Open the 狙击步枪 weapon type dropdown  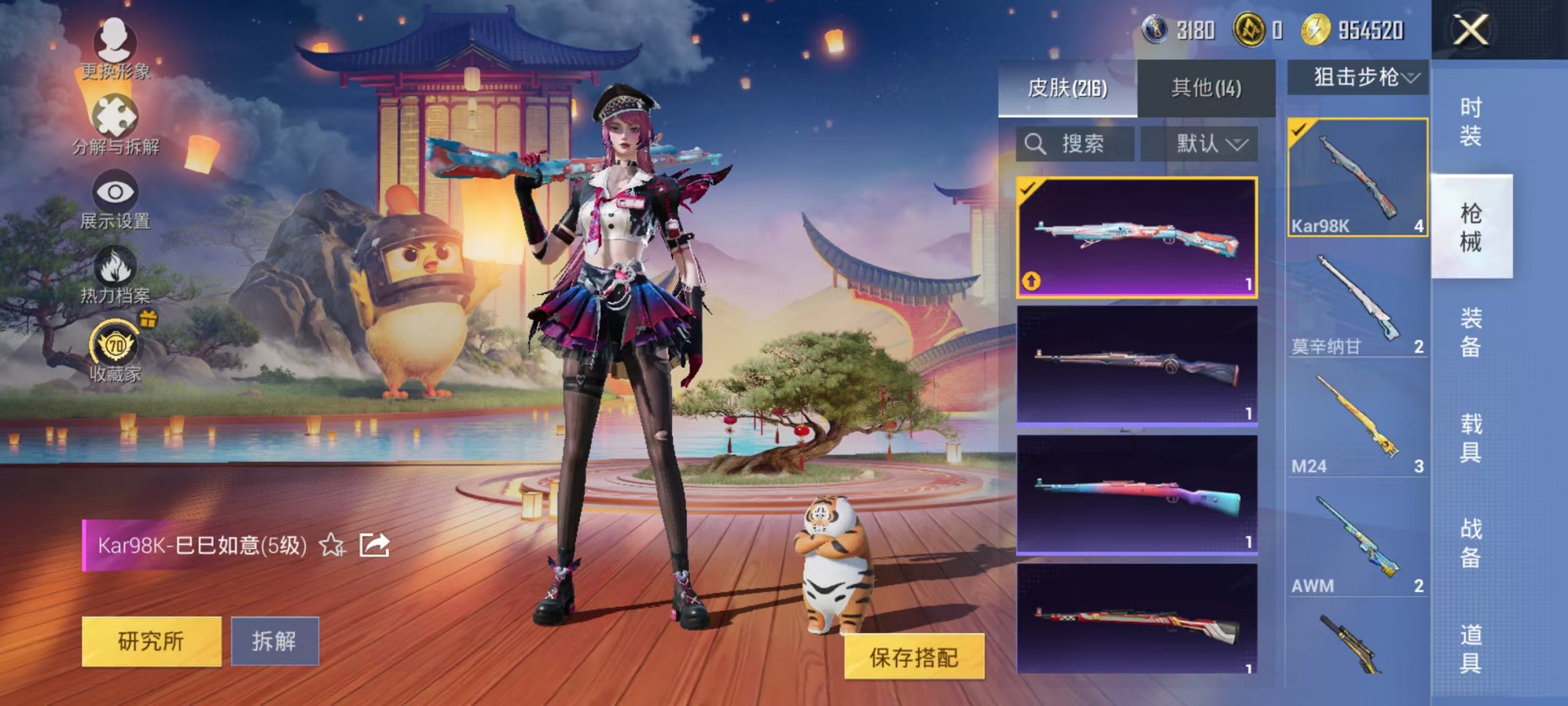point(1358,77)
